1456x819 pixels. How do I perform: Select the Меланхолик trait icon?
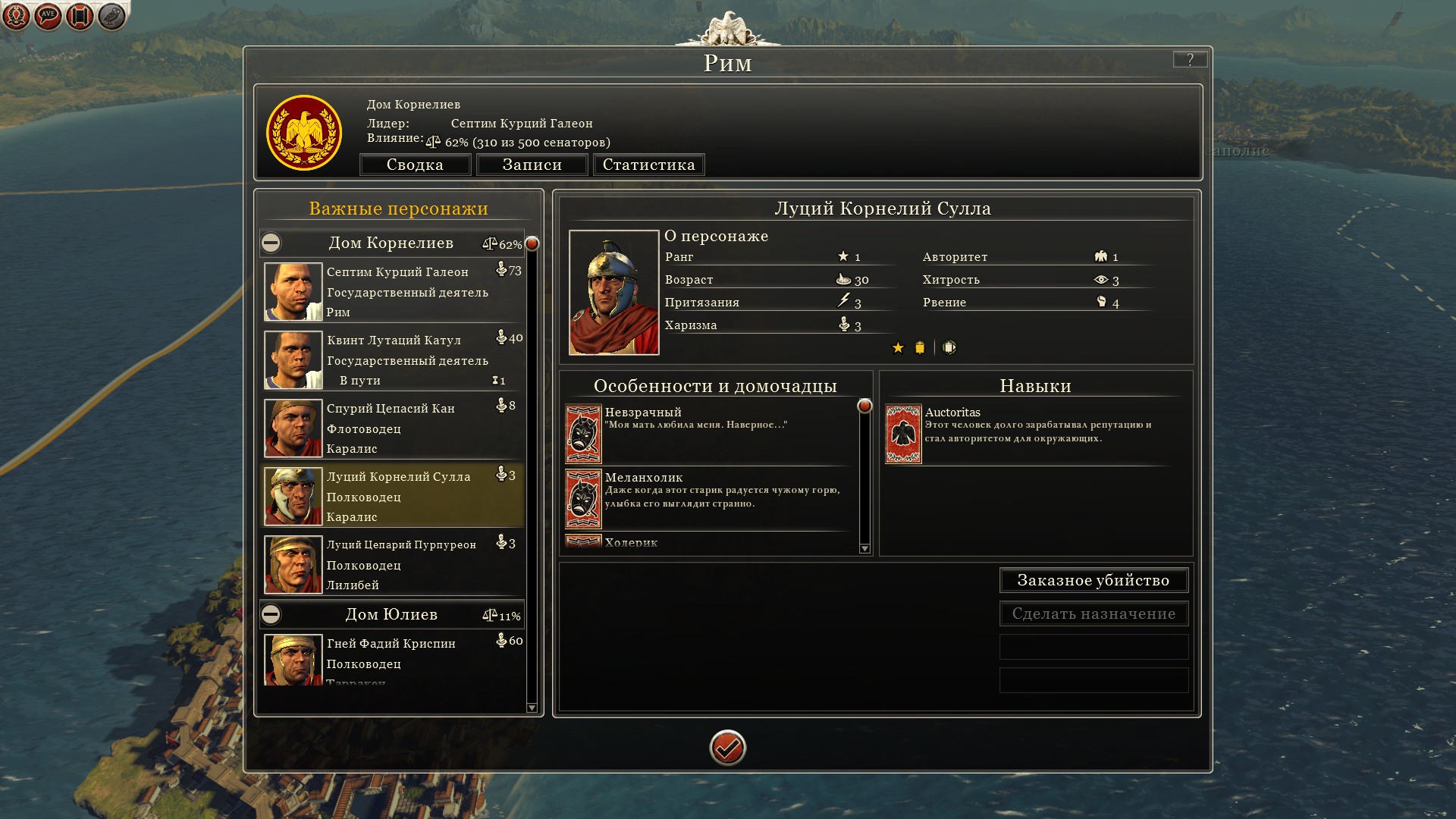coord(583,499)
